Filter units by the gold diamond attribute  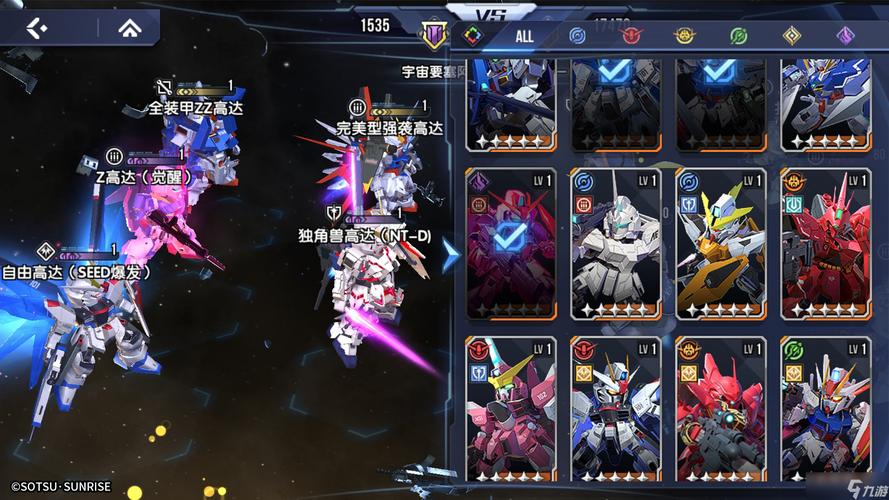[791, 36]
